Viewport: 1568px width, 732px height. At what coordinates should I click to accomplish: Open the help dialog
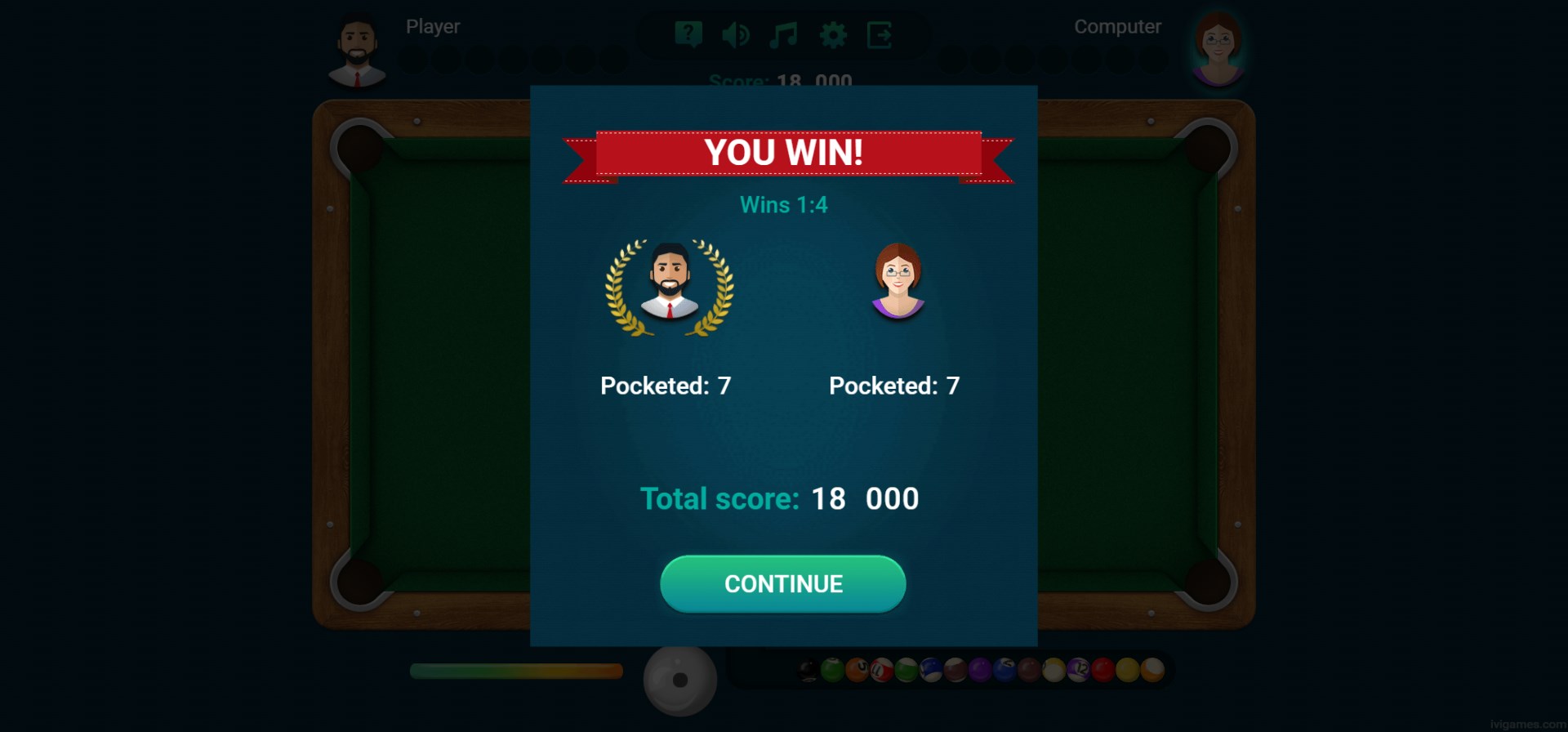pos(690,35)
